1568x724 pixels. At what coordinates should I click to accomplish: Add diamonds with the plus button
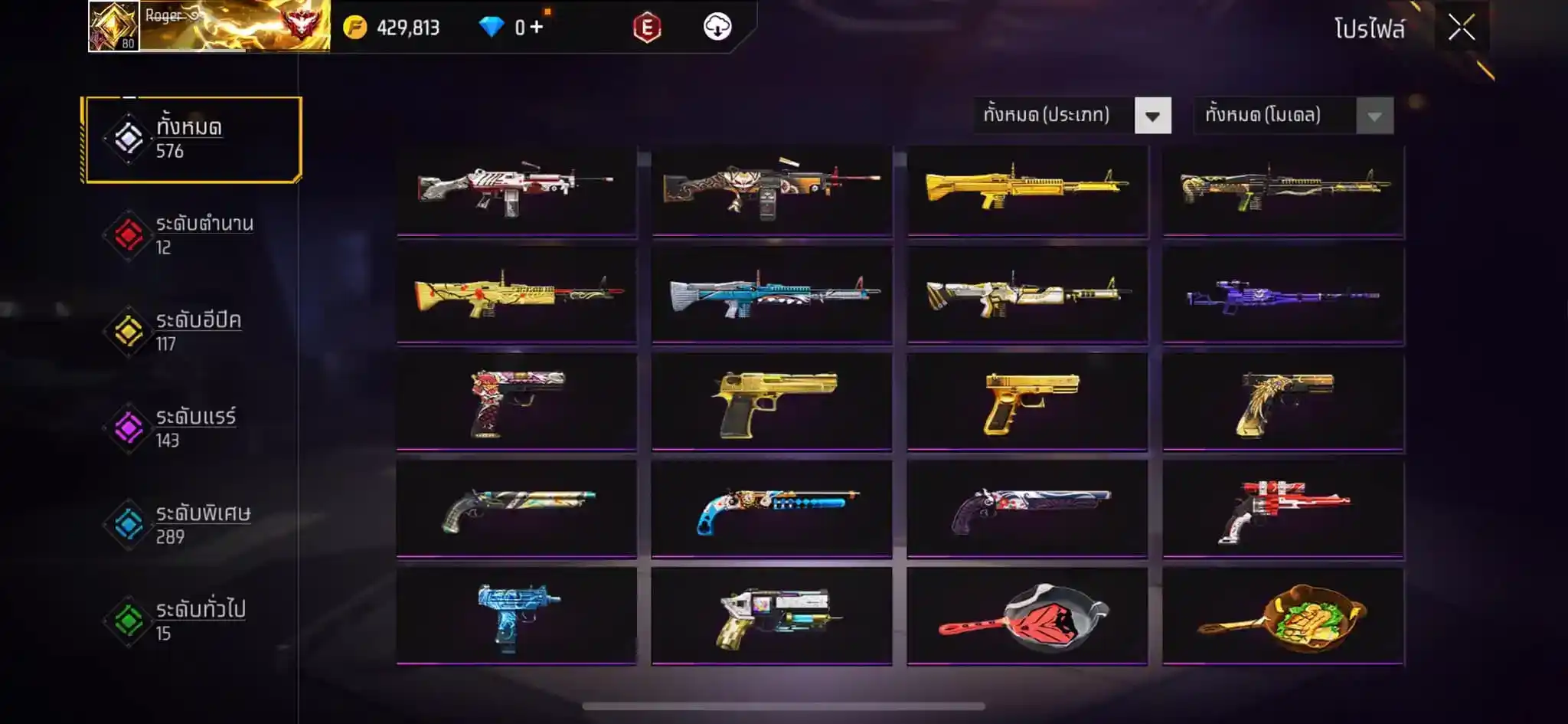pos(537,28)
